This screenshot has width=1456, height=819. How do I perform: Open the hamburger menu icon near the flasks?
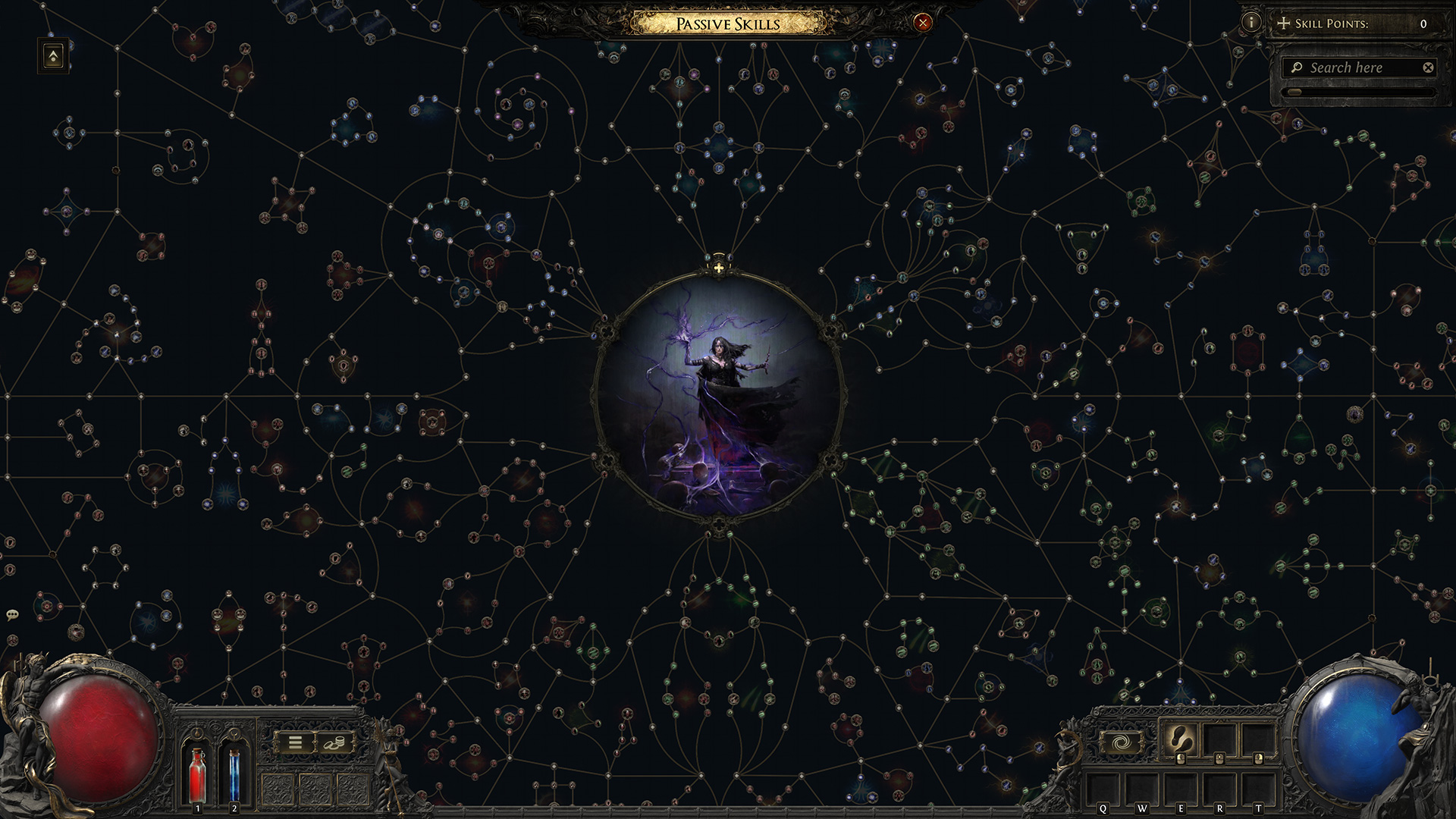295,742
